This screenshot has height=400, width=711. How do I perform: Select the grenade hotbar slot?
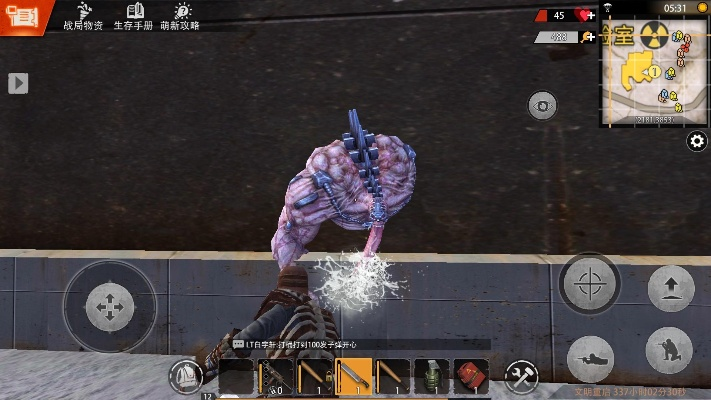click(x=431, y=376)
